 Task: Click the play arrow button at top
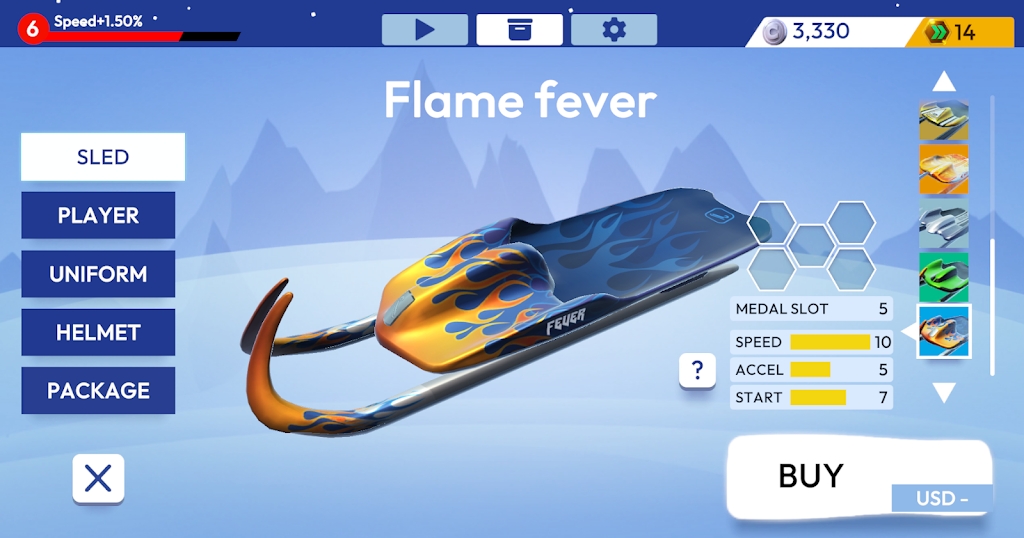tap(425, 30)
